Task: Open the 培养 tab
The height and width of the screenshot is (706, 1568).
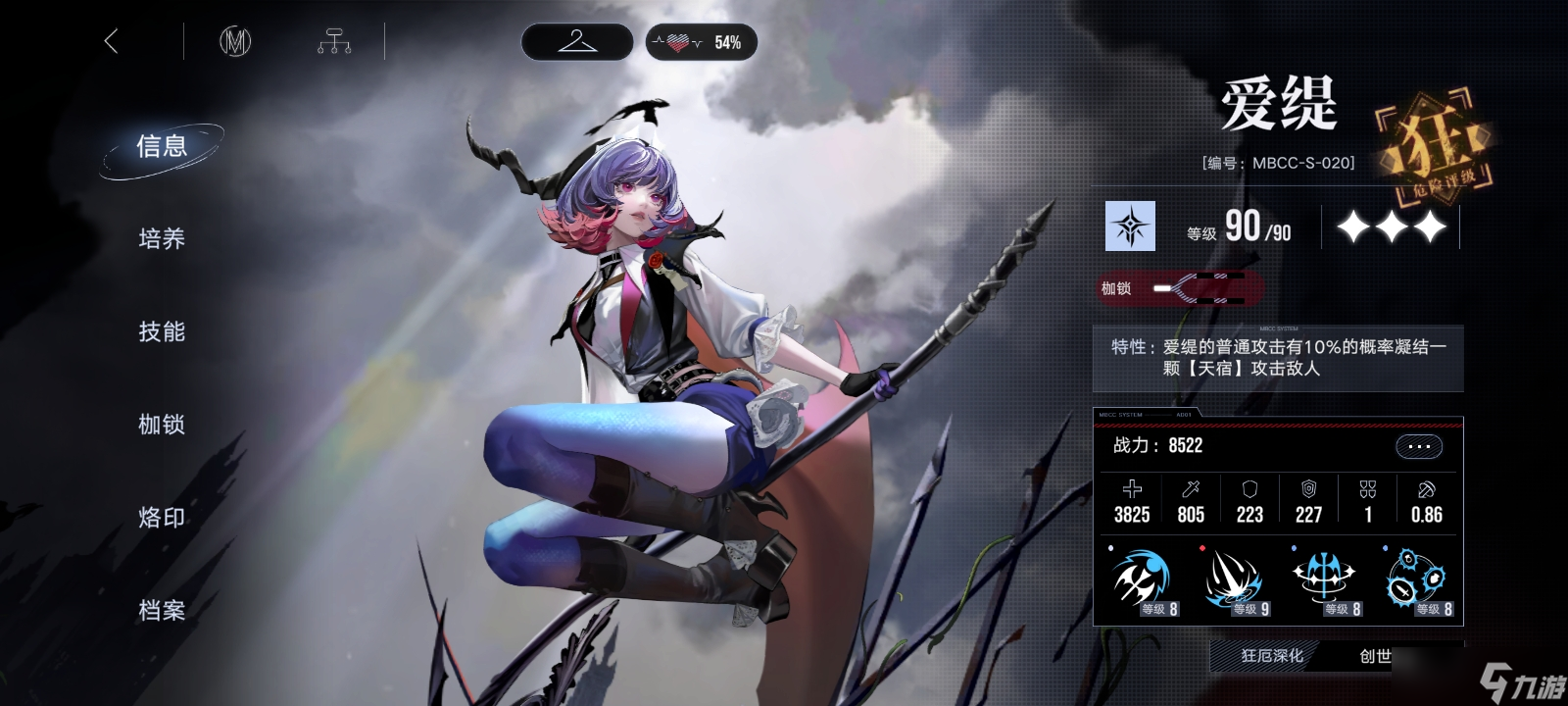Action: [x=162, y=239]
